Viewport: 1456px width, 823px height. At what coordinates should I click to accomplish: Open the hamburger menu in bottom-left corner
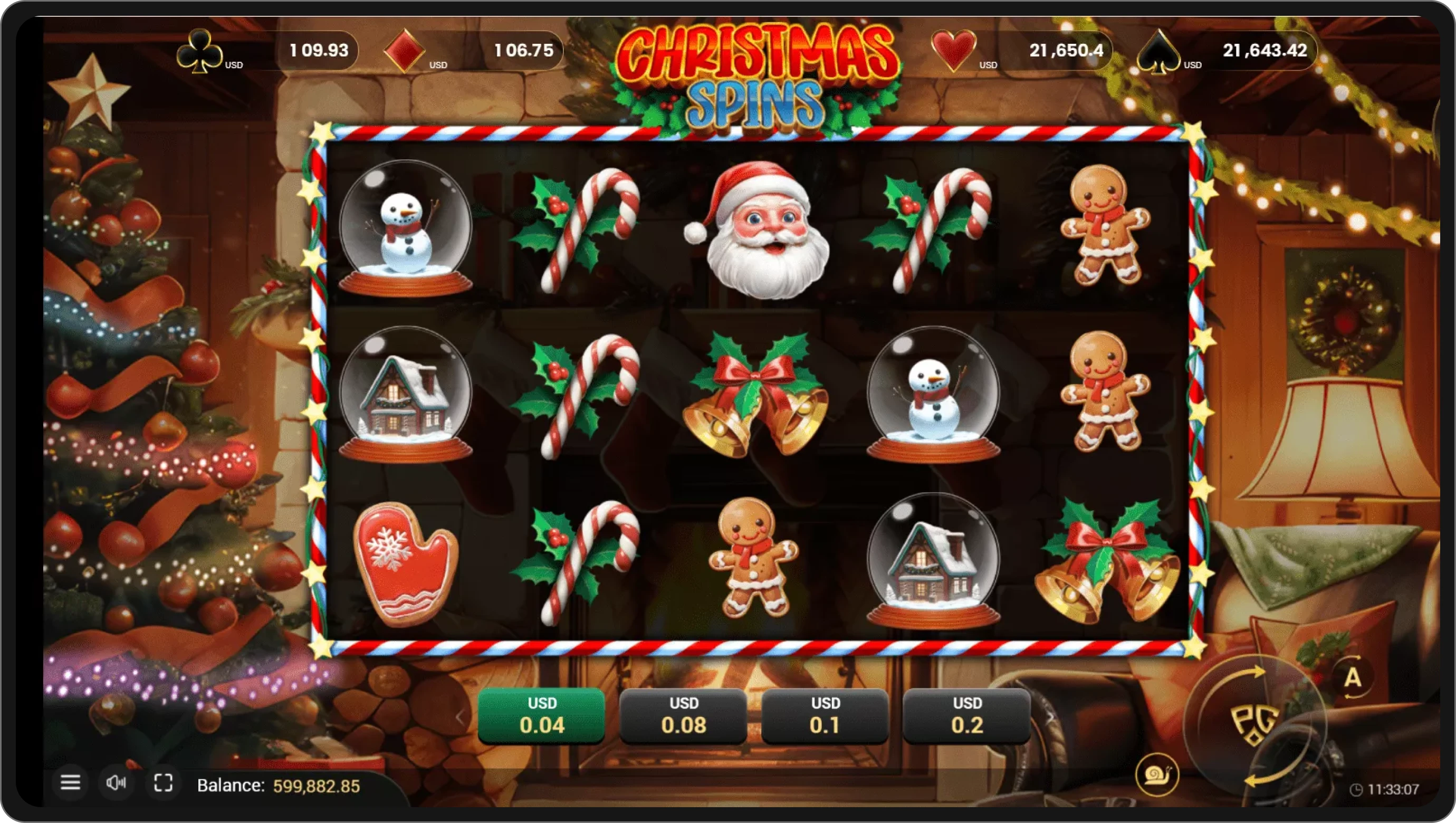pyautogui.click(x=71, y=783)
